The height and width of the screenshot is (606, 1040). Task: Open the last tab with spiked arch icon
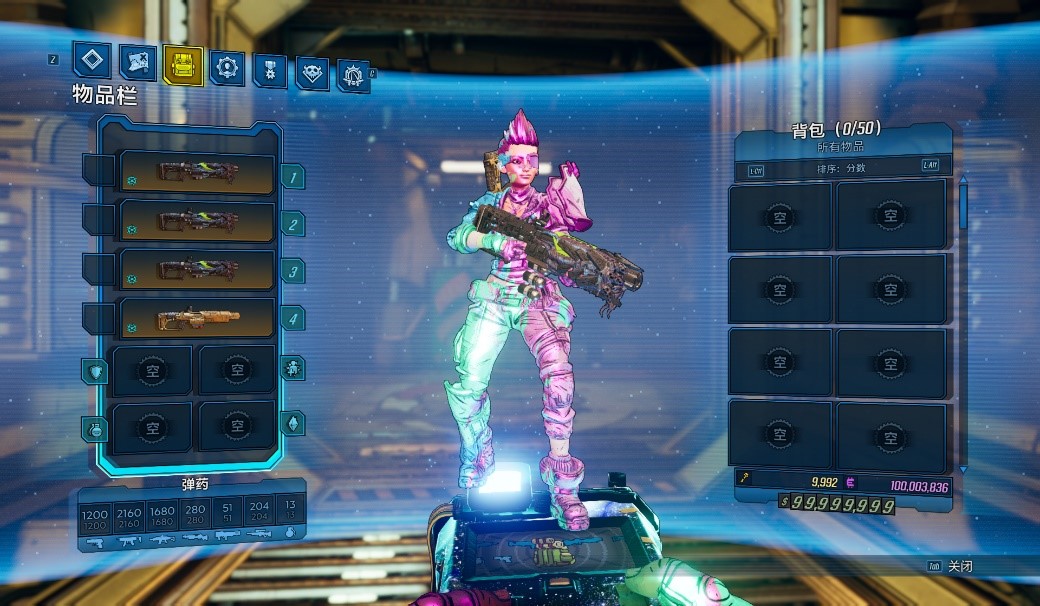point(353,75)
